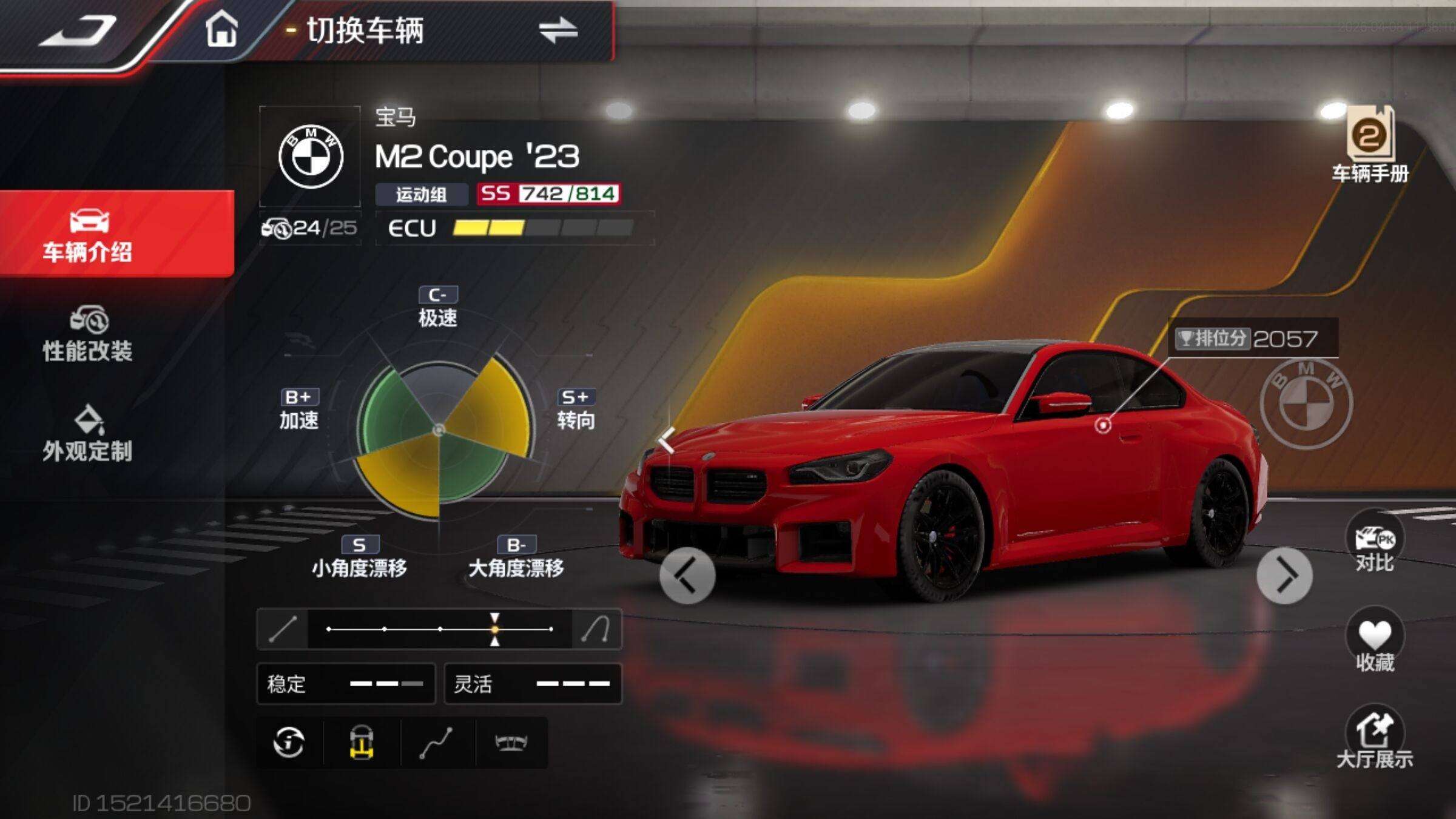The width and height of the screenshot is (1456, 819).
Task: Choose the circular info icon
Action: point(289,743)
